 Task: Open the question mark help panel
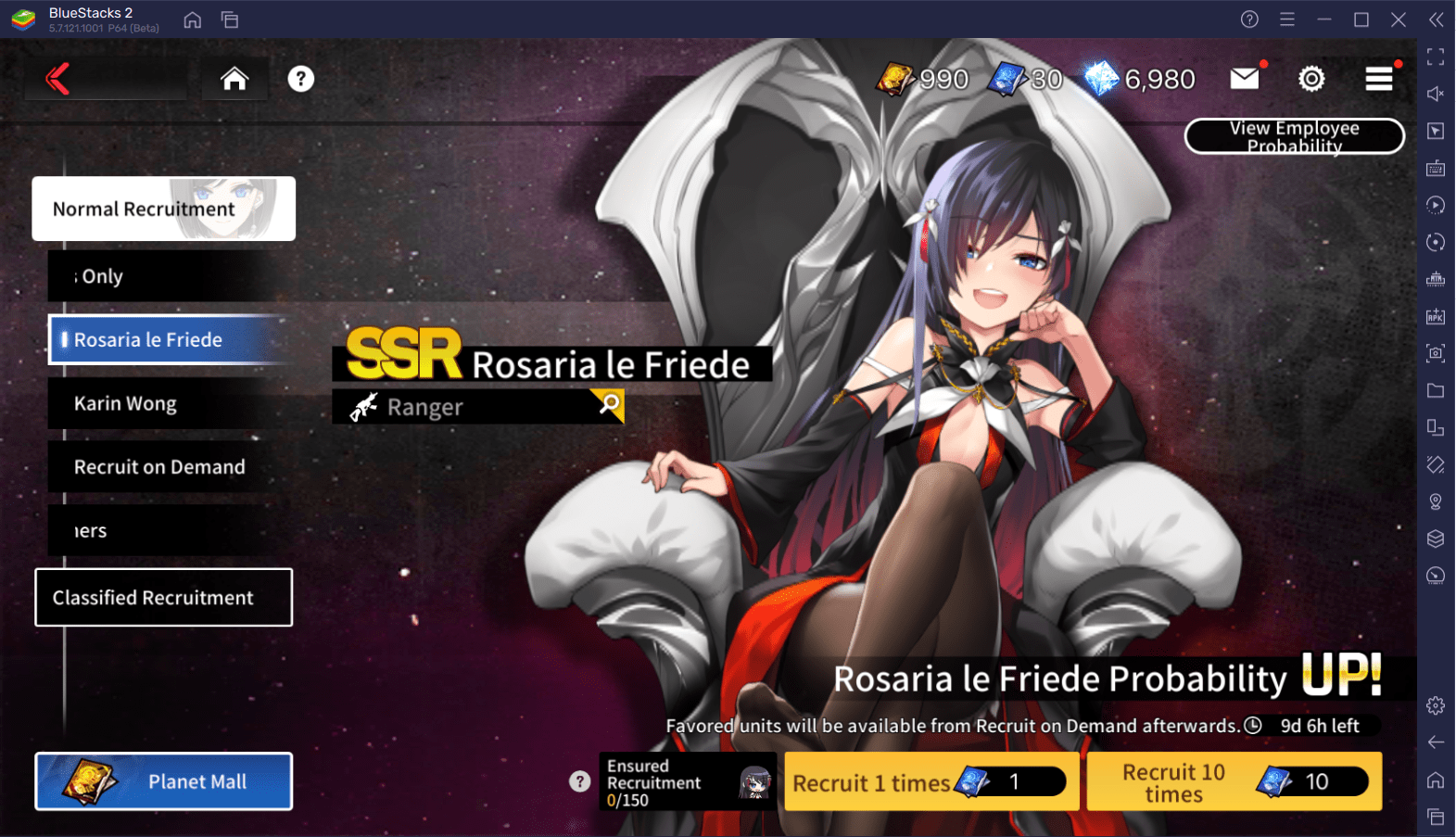point(300,79)
